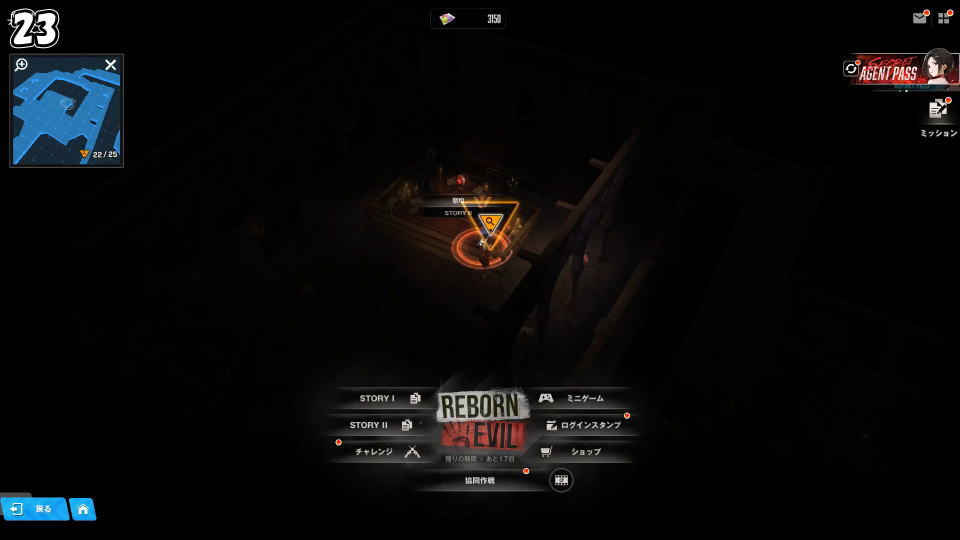The width and height of the screenshot is (960, 540).
Task: Return home via the house icon button
Action: point(83,509)
